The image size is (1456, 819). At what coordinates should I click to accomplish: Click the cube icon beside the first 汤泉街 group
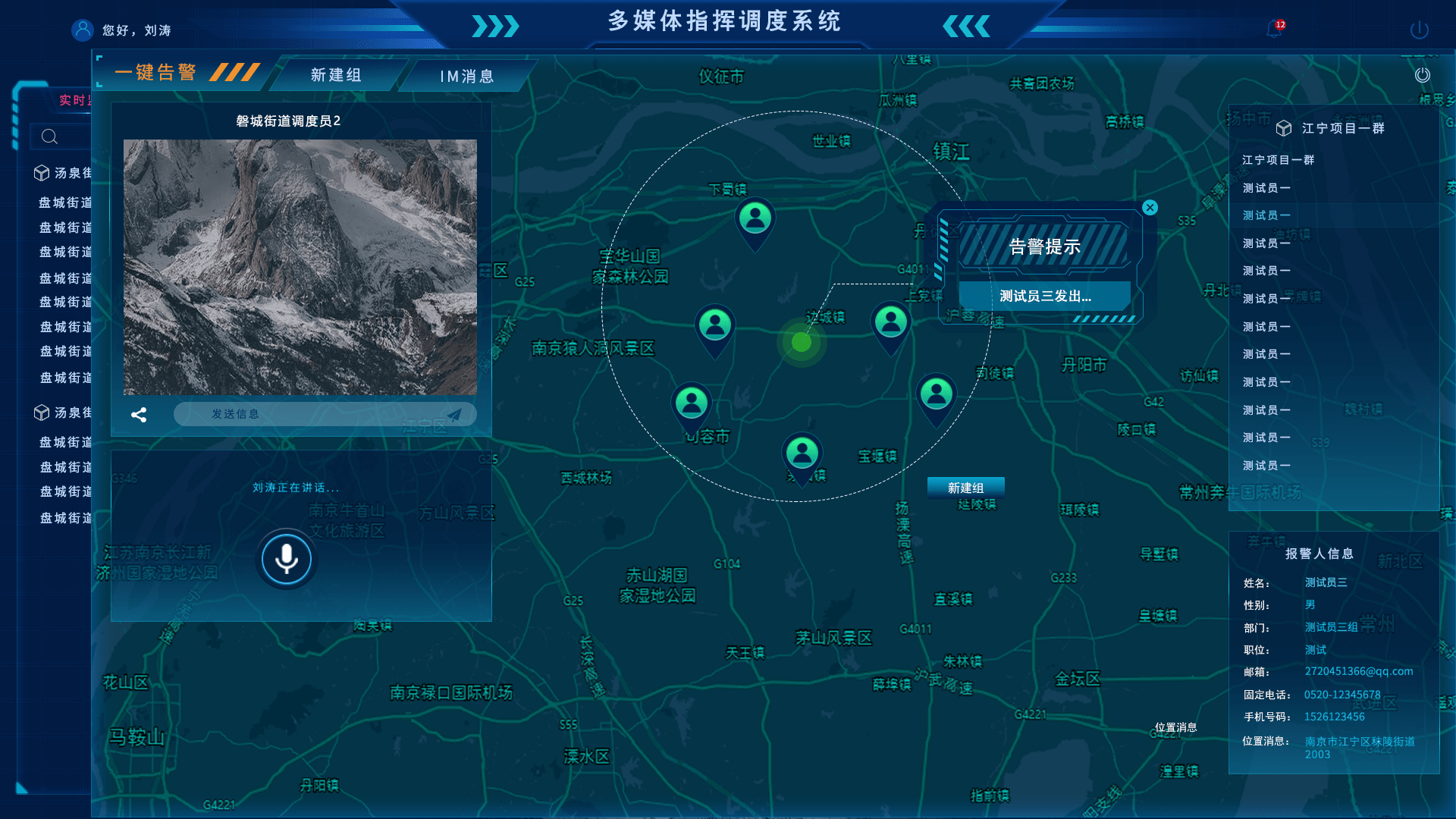(x=41, y=173)
